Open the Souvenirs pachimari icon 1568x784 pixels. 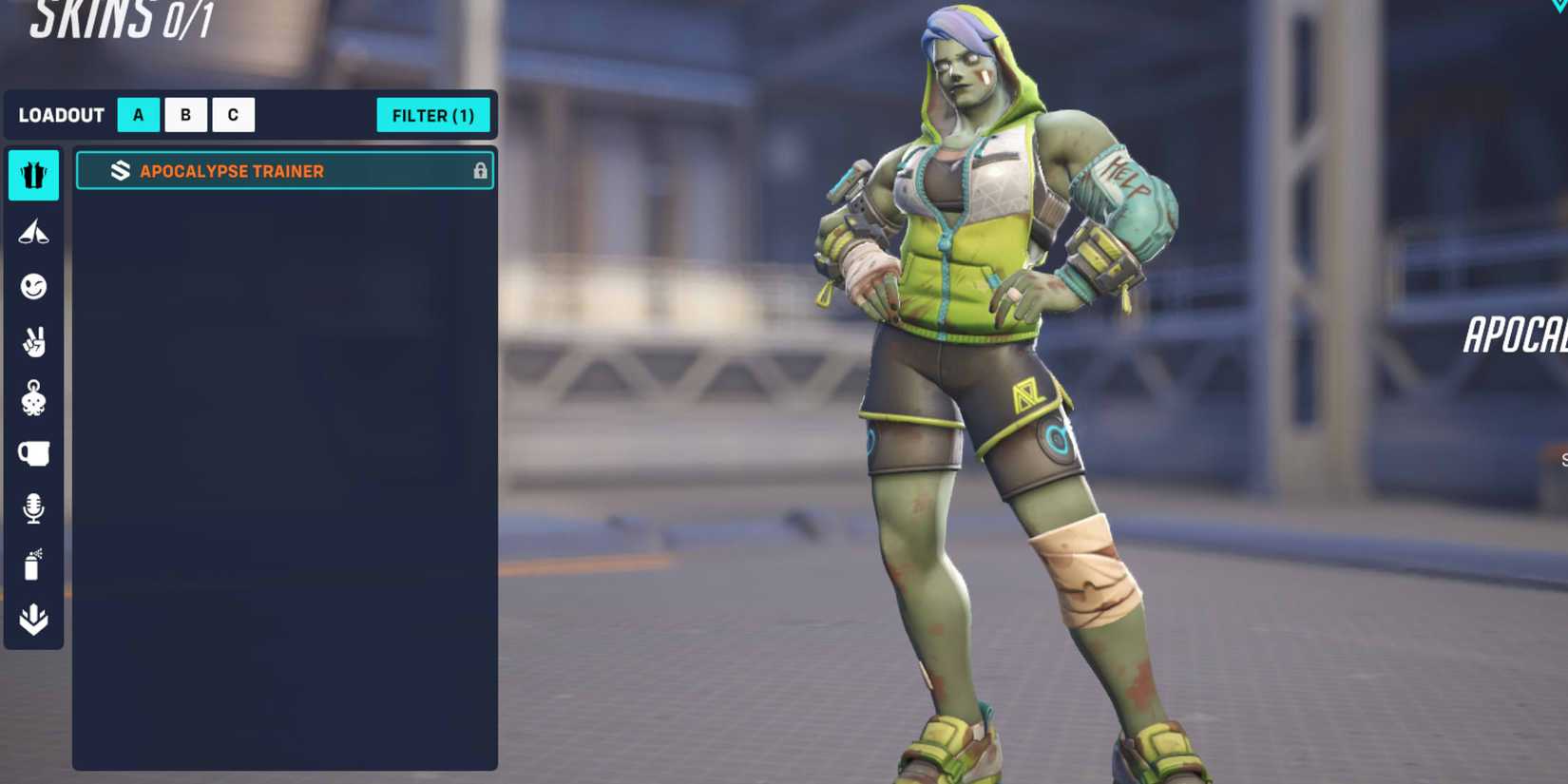pos(34,398)
